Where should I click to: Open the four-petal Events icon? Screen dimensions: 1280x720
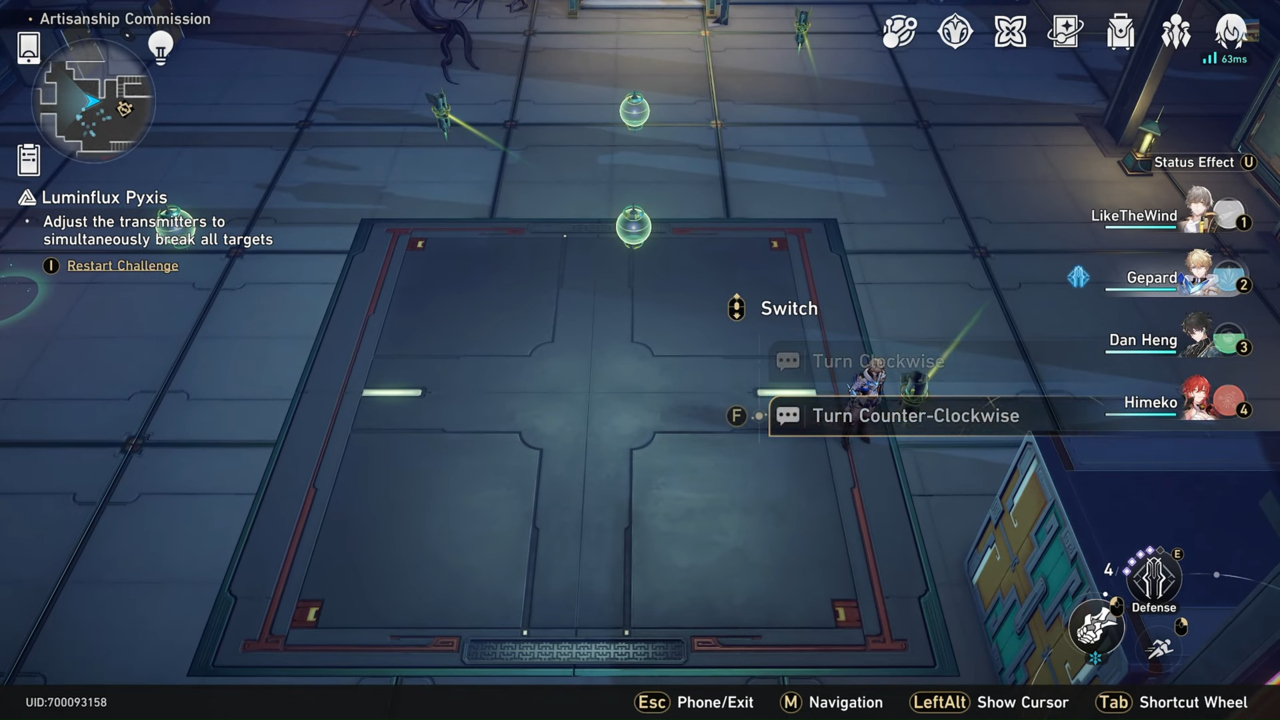1010,32
